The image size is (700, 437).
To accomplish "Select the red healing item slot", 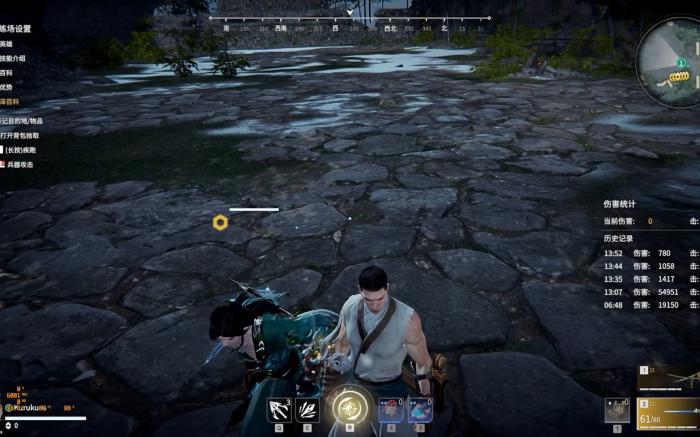I will click(x=391, y=409).
